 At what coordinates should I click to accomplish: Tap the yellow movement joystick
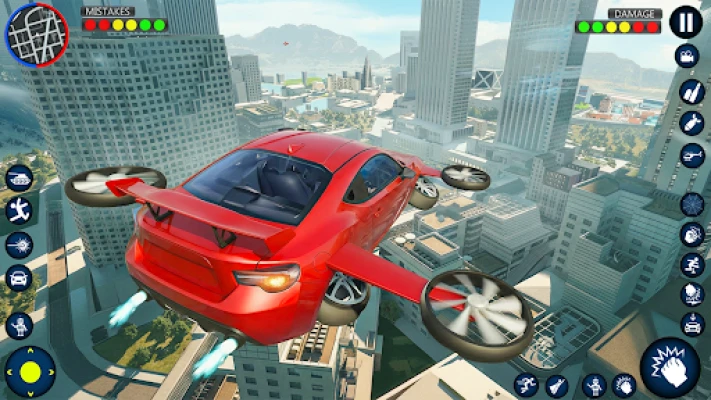click(31, 373)
